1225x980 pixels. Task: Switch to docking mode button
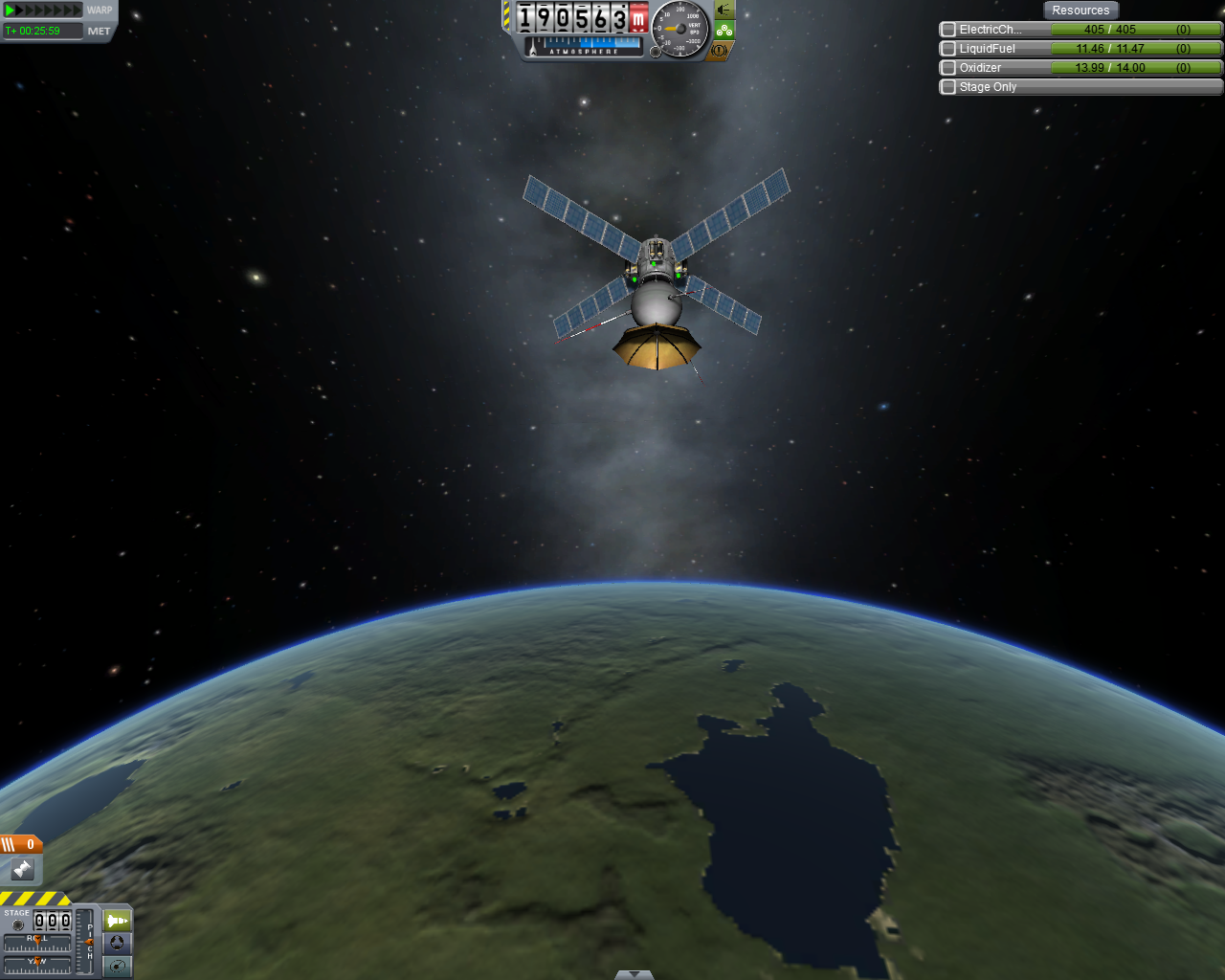pyautogui.click(x=117, y=943)
